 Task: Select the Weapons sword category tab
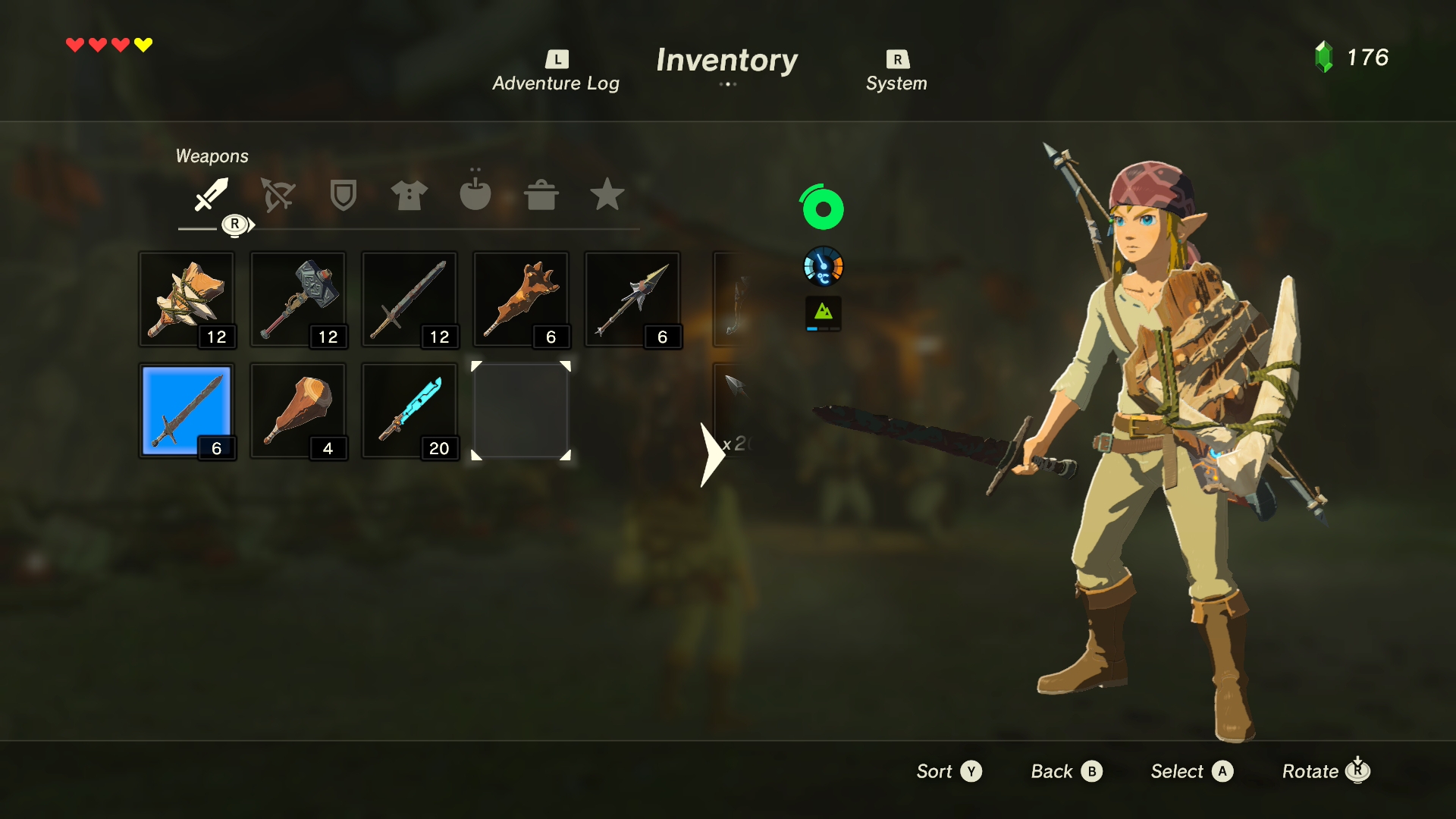coord(211,194)
